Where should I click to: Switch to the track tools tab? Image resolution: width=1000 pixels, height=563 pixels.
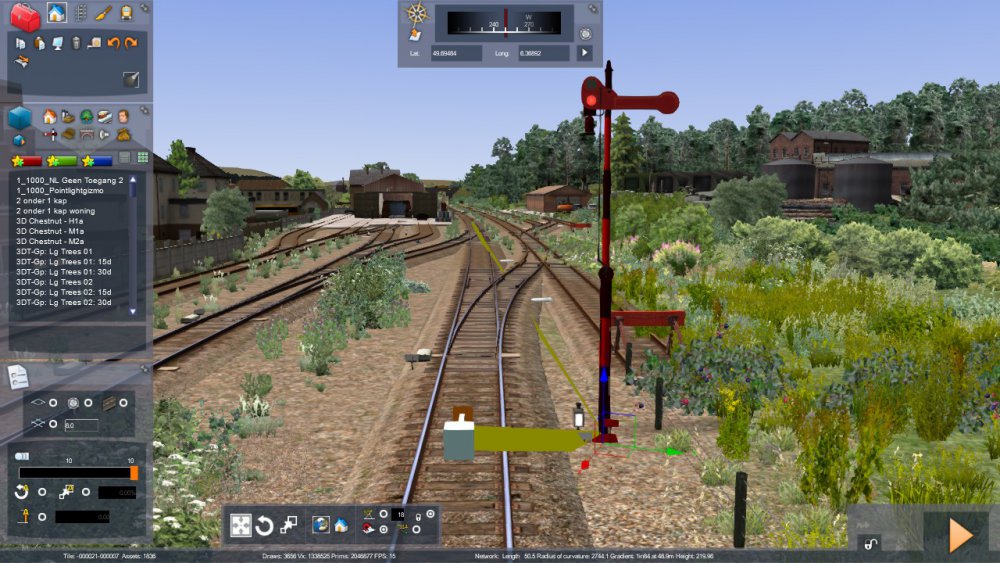click(80, 13)
